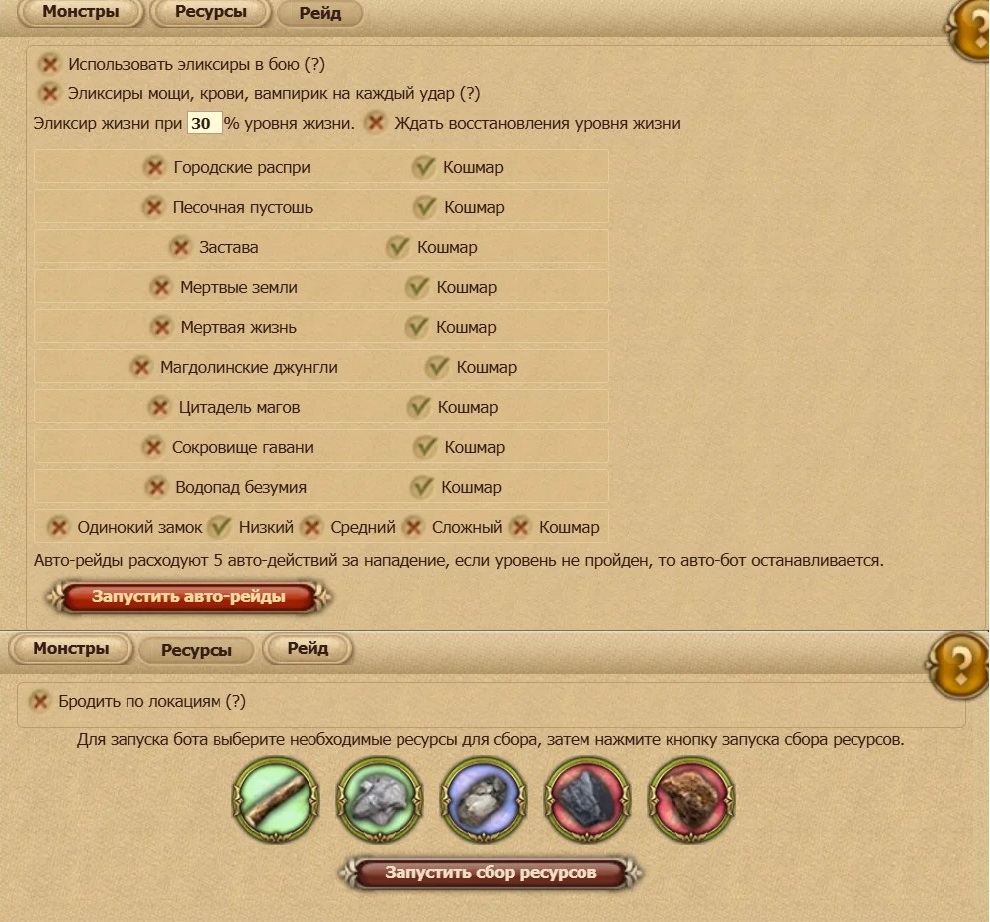
Task: Enable the Городские распри raid
Action: pos(154,167)
